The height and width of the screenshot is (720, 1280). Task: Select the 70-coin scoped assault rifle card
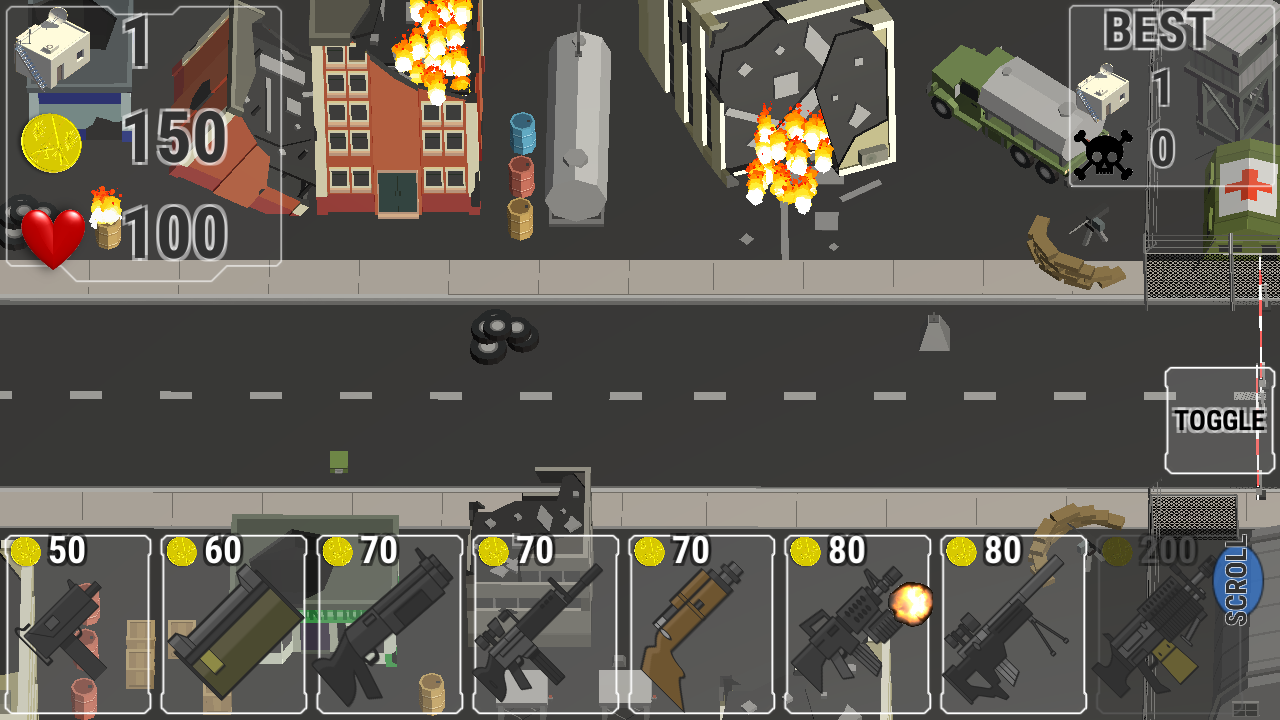coord(547,625)
